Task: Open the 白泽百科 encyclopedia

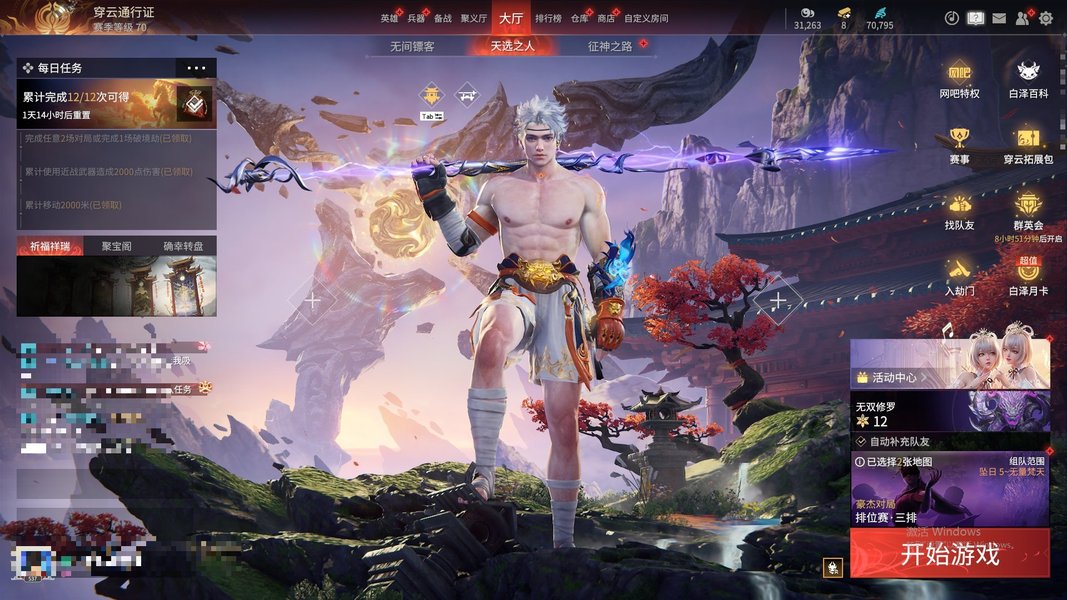Action: [1028, 78]
